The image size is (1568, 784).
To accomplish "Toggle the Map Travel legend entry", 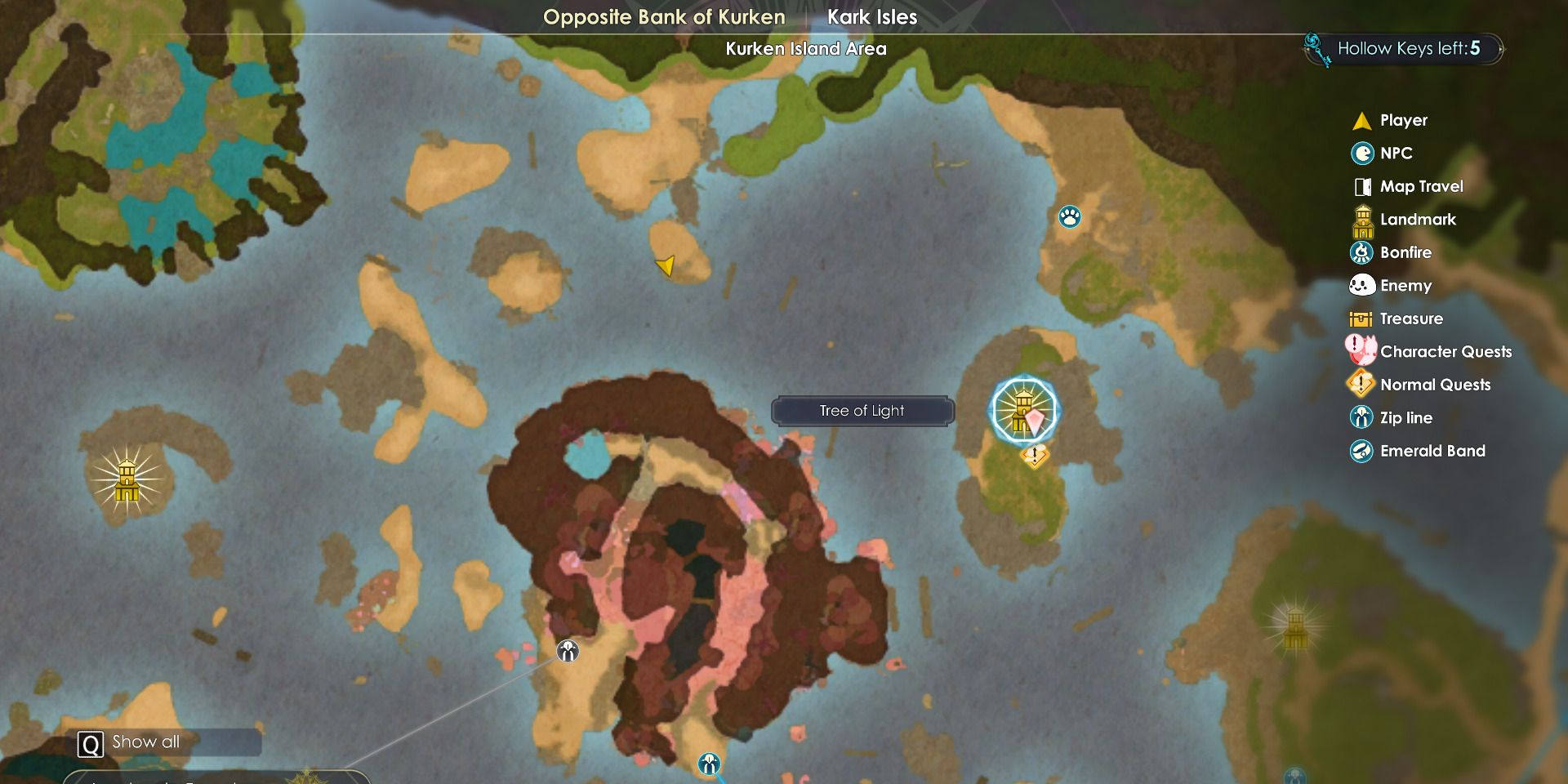I will (1421, 186).
